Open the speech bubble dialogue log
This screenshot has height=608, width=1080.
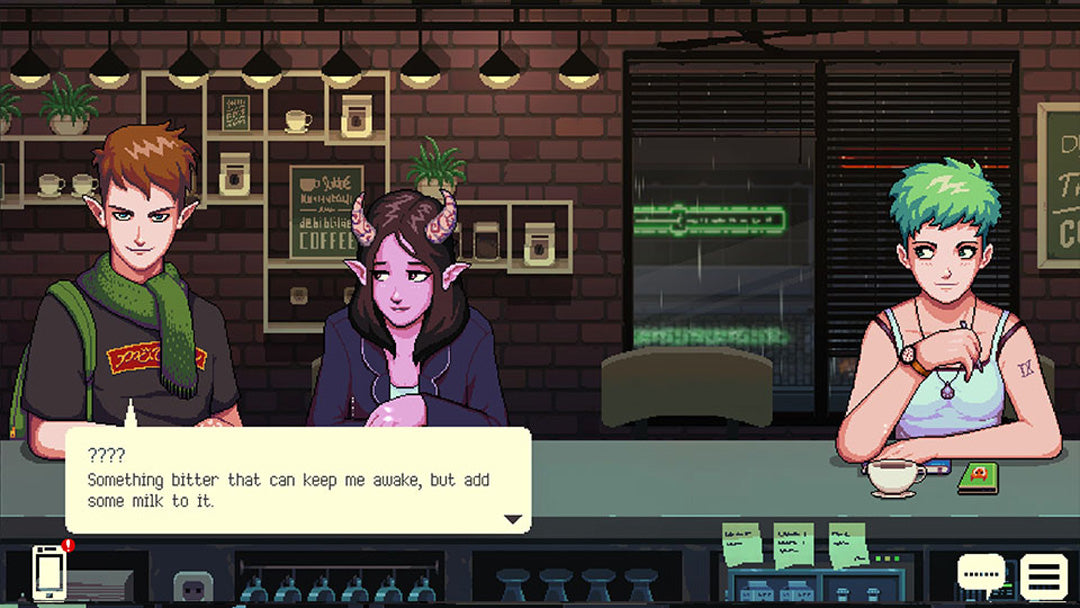point(980,573)
